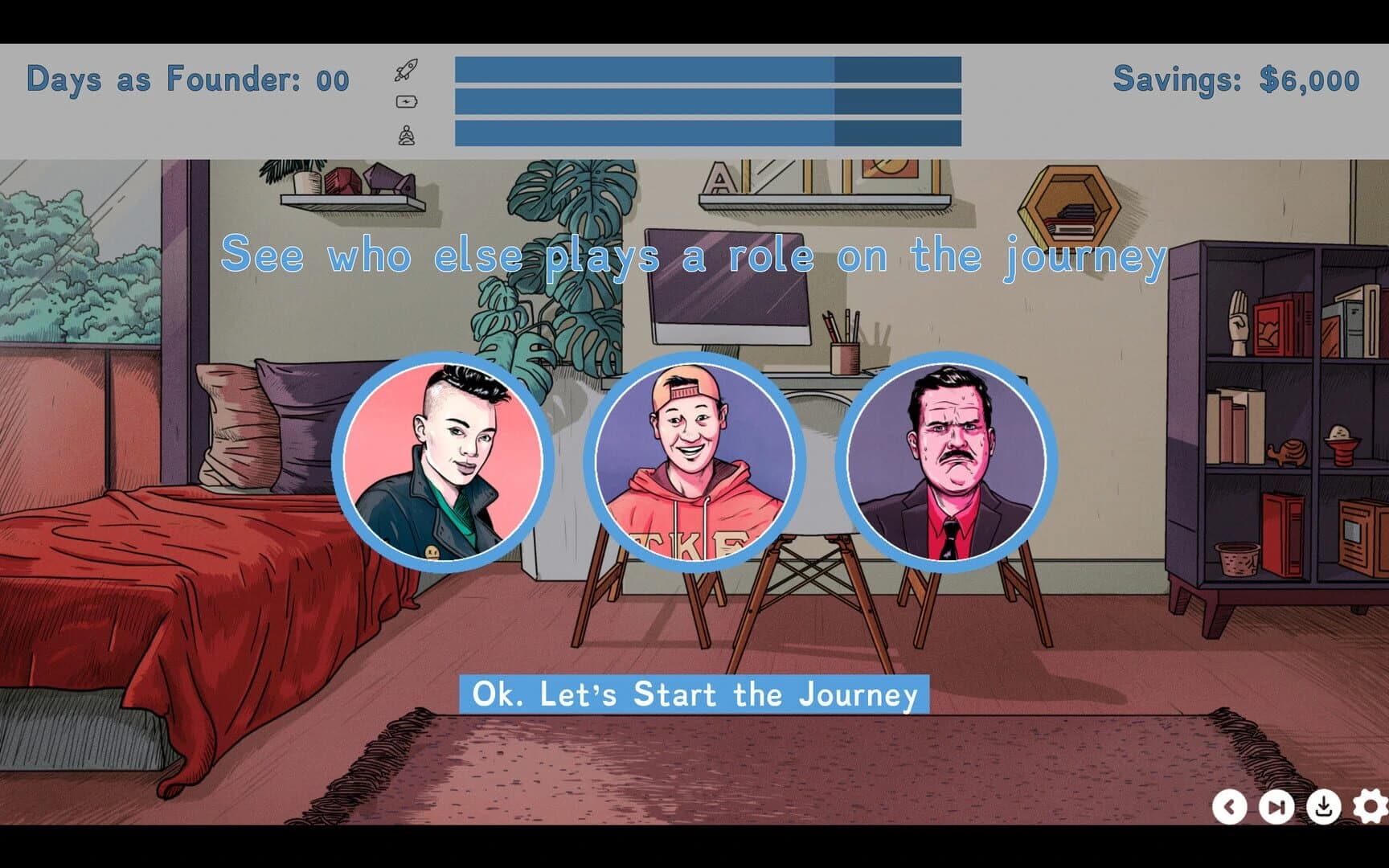This screenshot has width=1389, height=868.
Task: Click the meditation wellness stat icon
Action: tap(407, 133)
